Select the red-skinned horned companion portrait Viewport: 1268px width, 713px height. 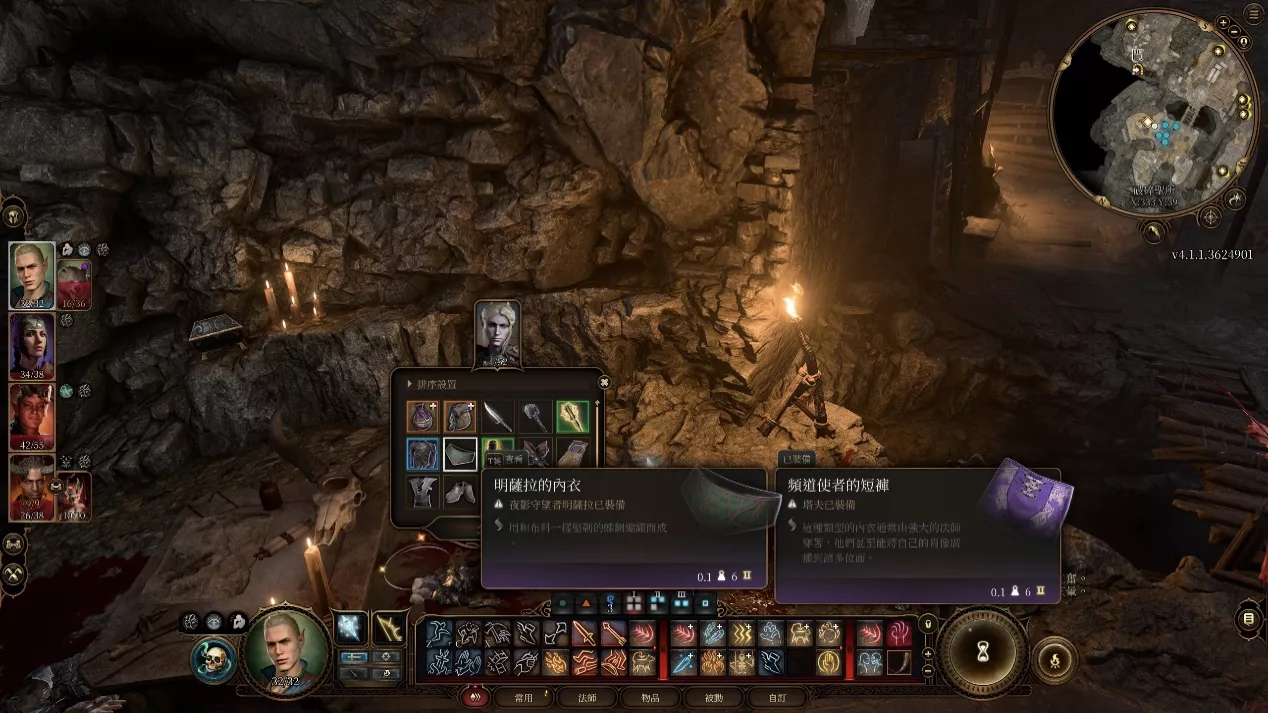point(32,417)
